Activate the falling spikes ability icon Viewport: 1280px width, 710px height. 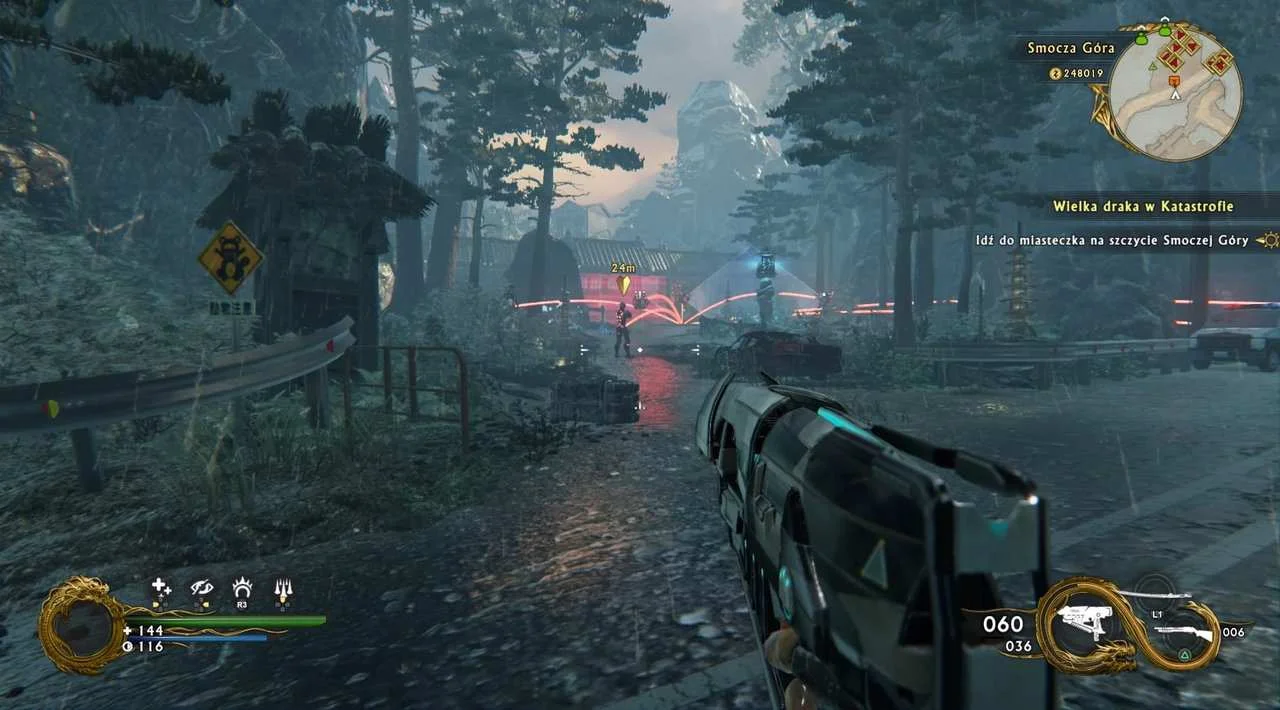pos(283,590)
